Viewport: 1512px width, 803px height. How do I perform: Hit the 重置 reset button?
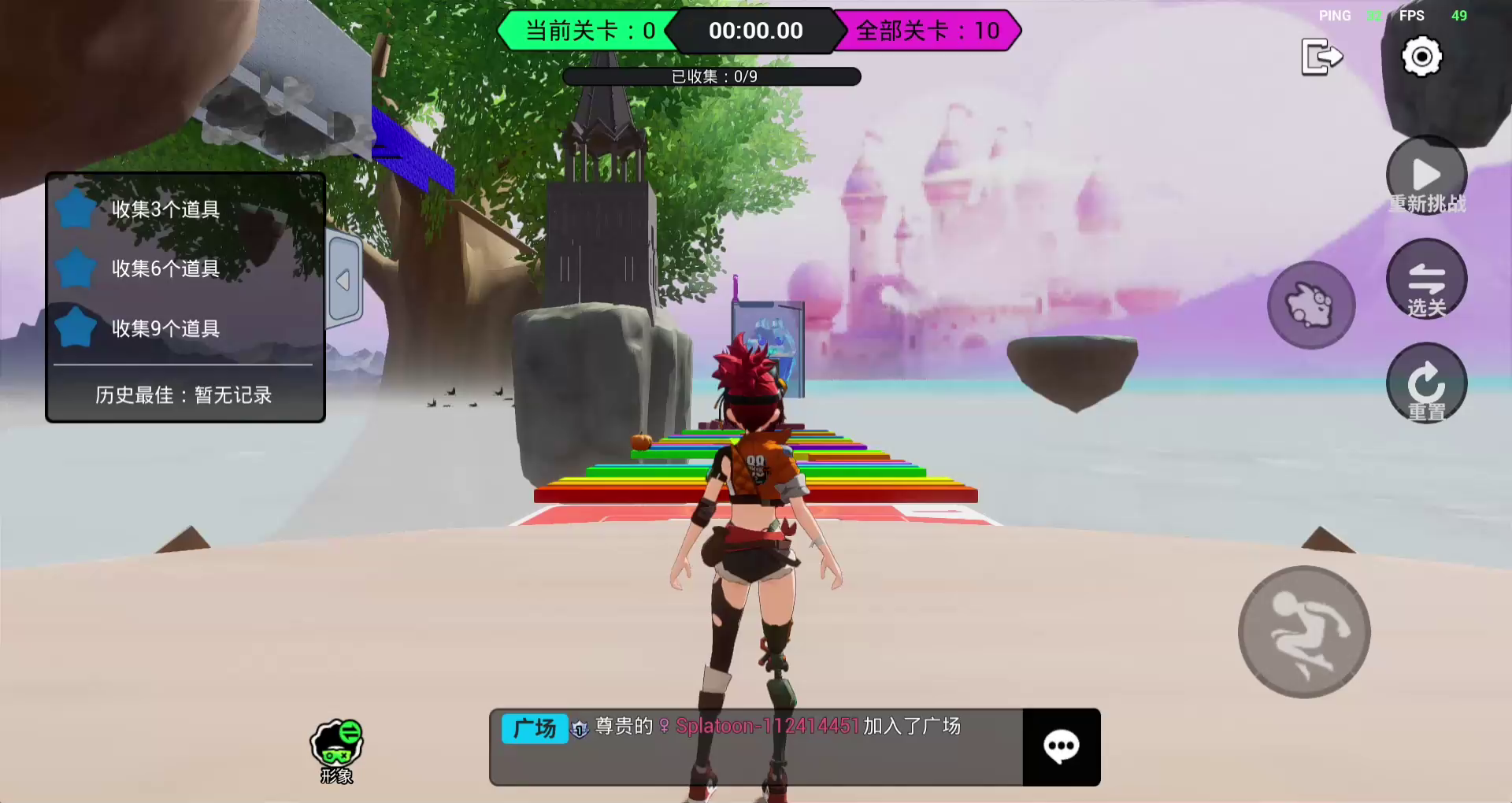[x=1426, y=384]
